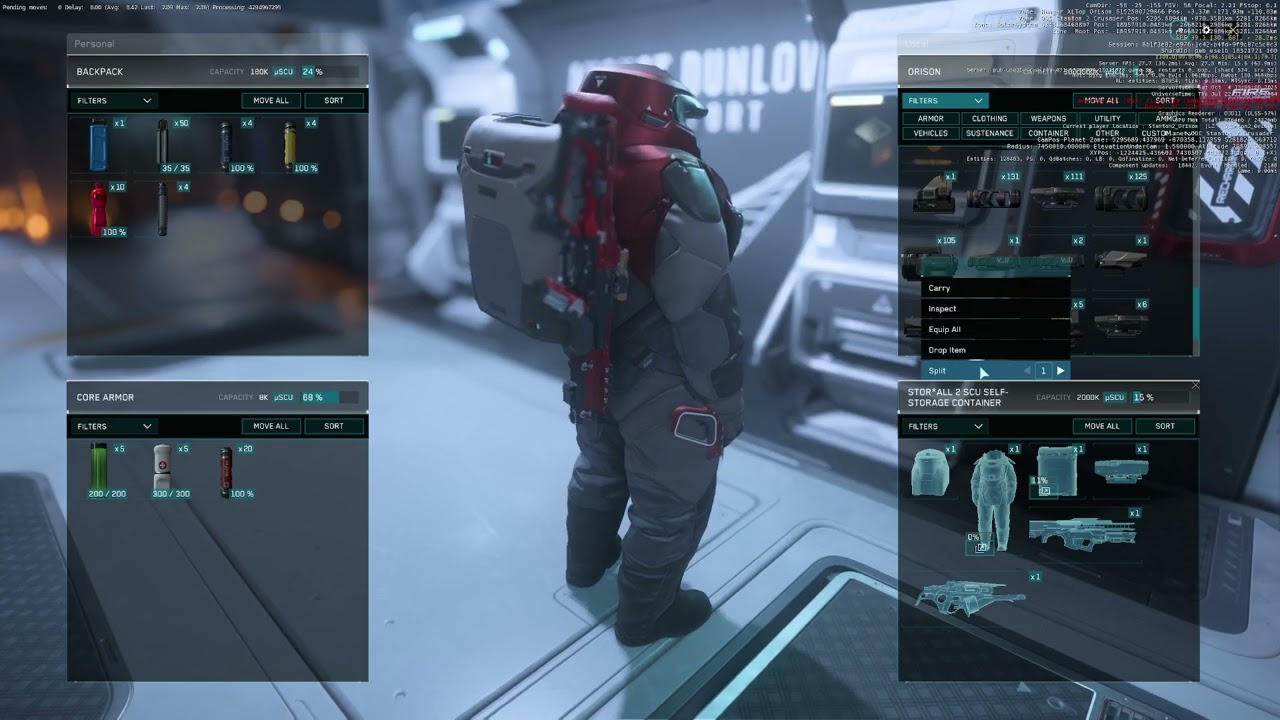Image resolution: width=1280 pixels, height=720 pixels.
Task: Select the green 200/200 canister in Core Armor
Action: coord(98,468)
